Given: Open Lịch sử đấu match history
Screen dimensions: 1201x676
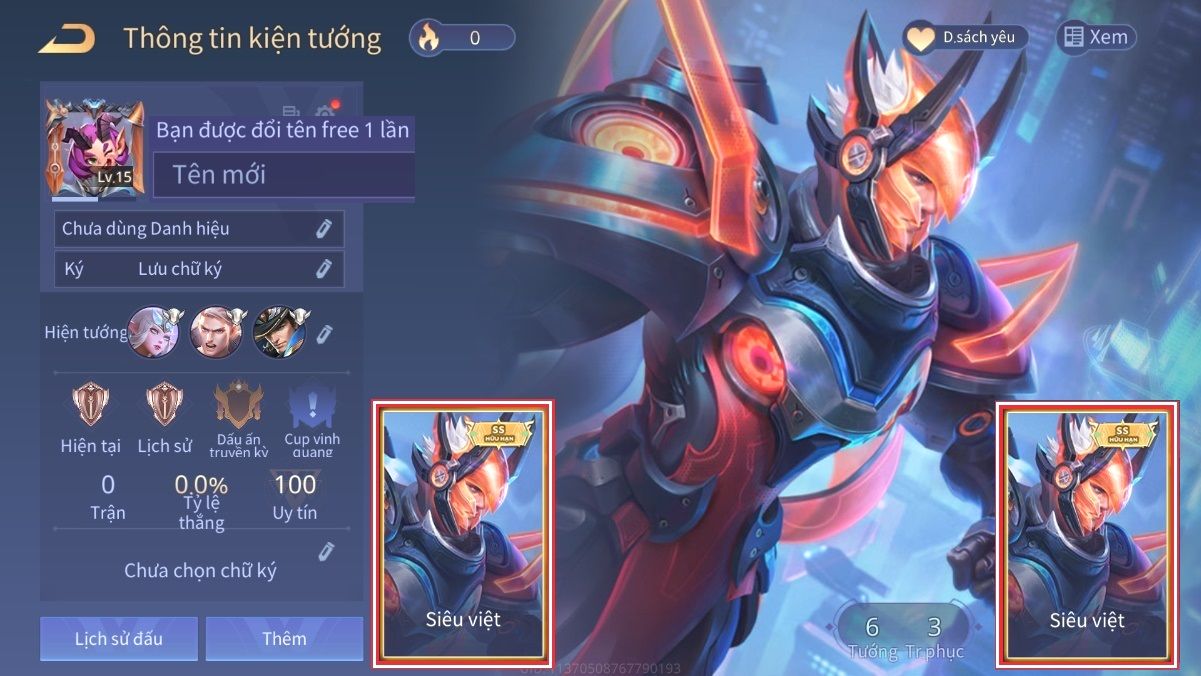Looking at the screenshot, I should [x=118, y=638].
